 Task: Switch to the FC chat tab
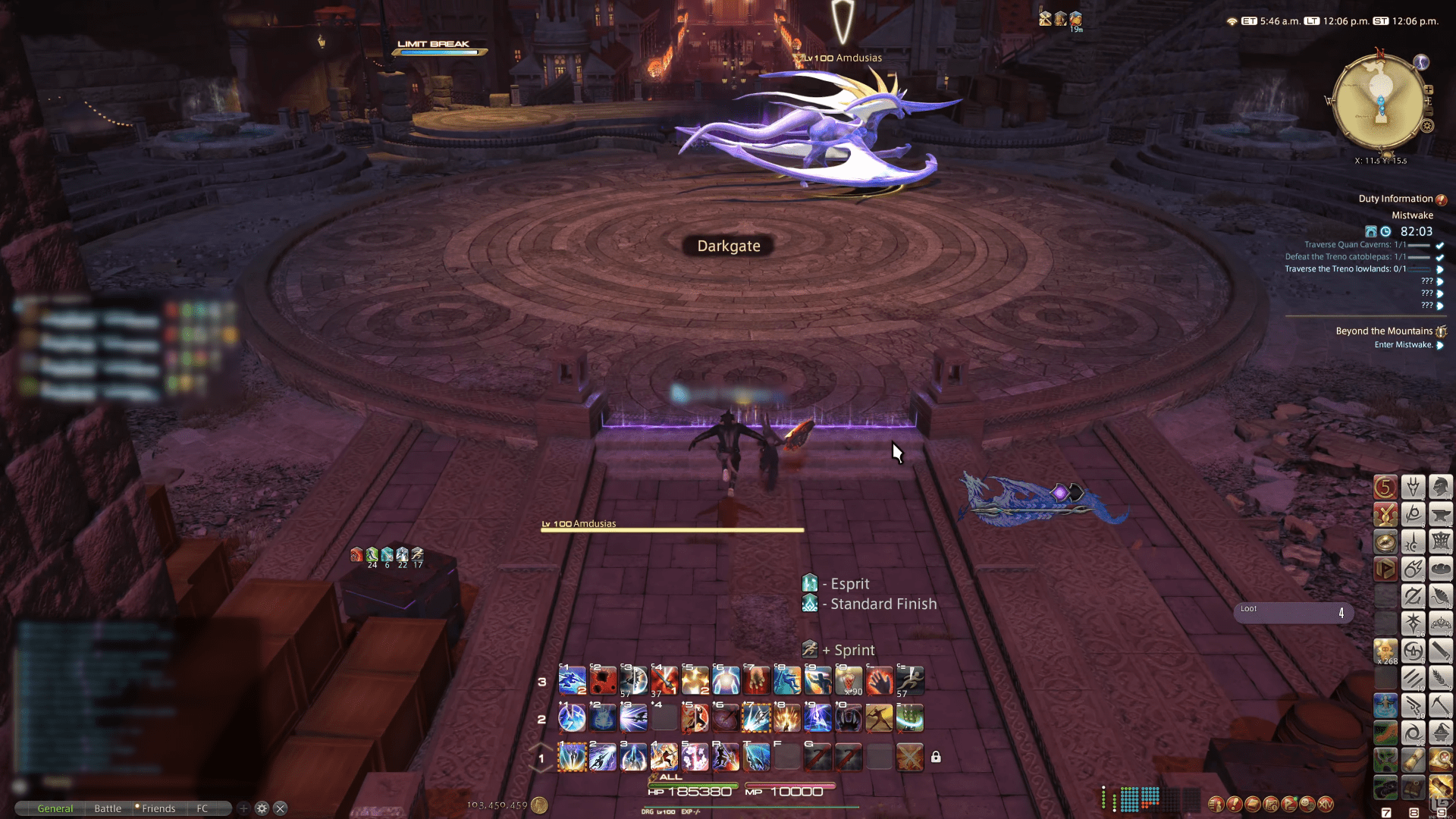tap(202, 808)
